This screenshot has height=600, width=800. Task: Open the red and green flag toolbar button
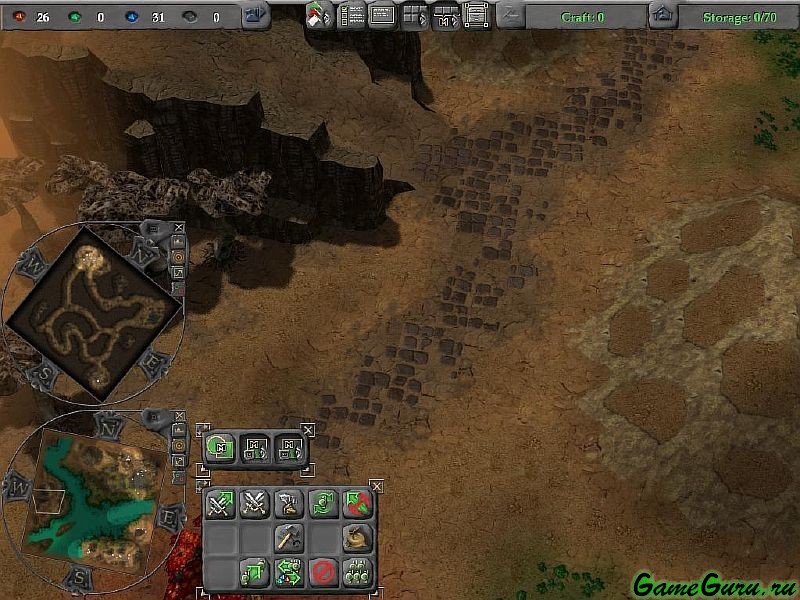[x=320, y=16]
